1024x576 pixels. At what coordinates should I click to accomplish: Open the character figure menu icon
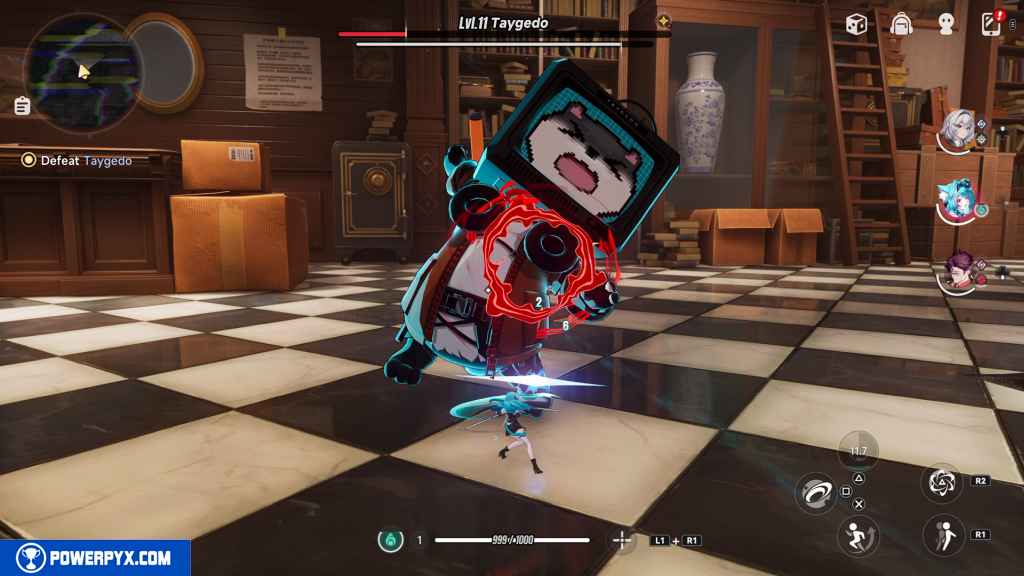[946, 24]
